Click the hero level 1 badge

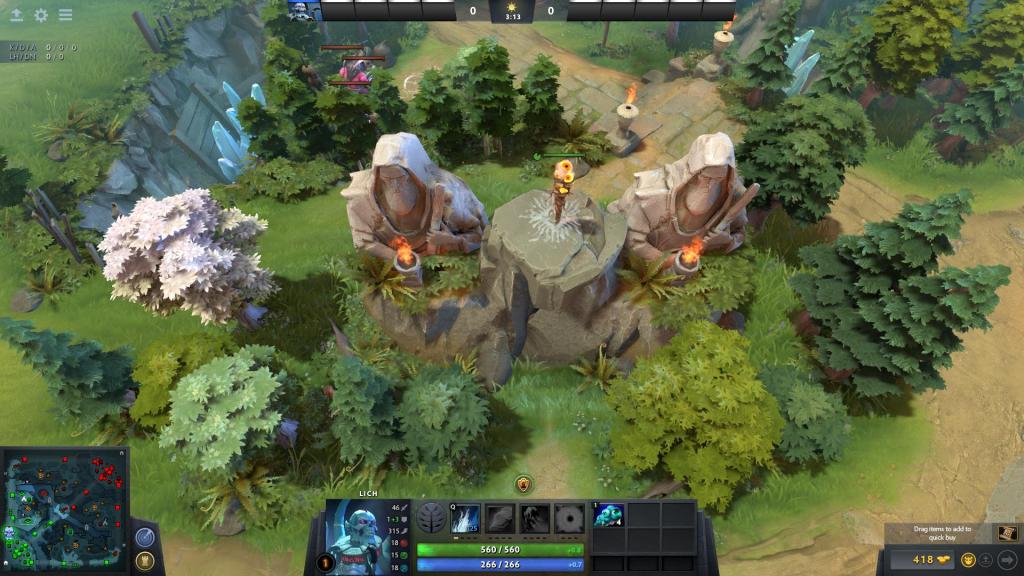tap(324, 563)
